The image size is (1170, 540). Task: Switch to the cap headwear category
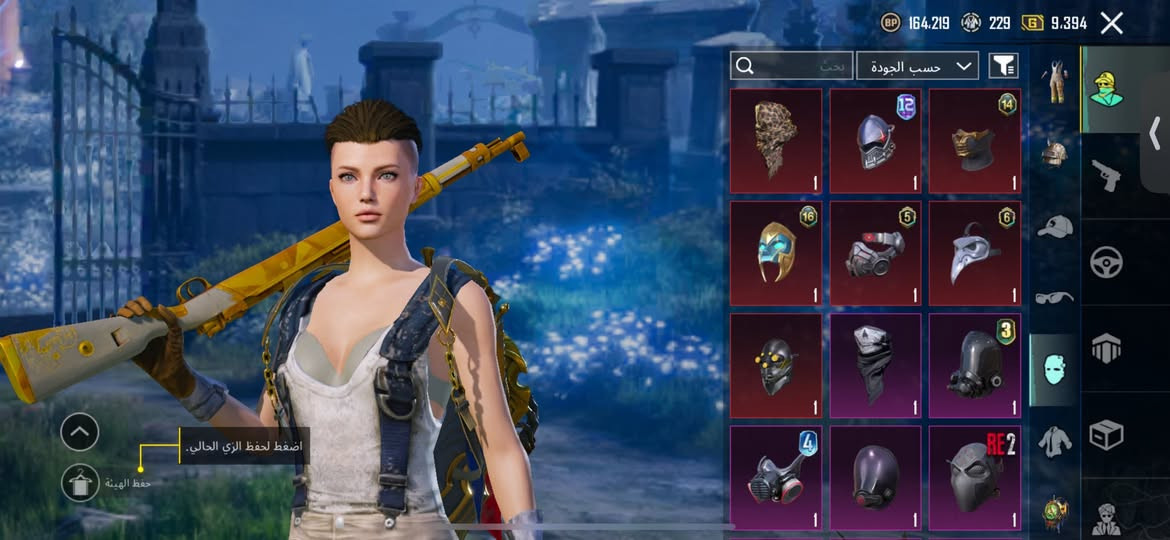point(1054,227)
